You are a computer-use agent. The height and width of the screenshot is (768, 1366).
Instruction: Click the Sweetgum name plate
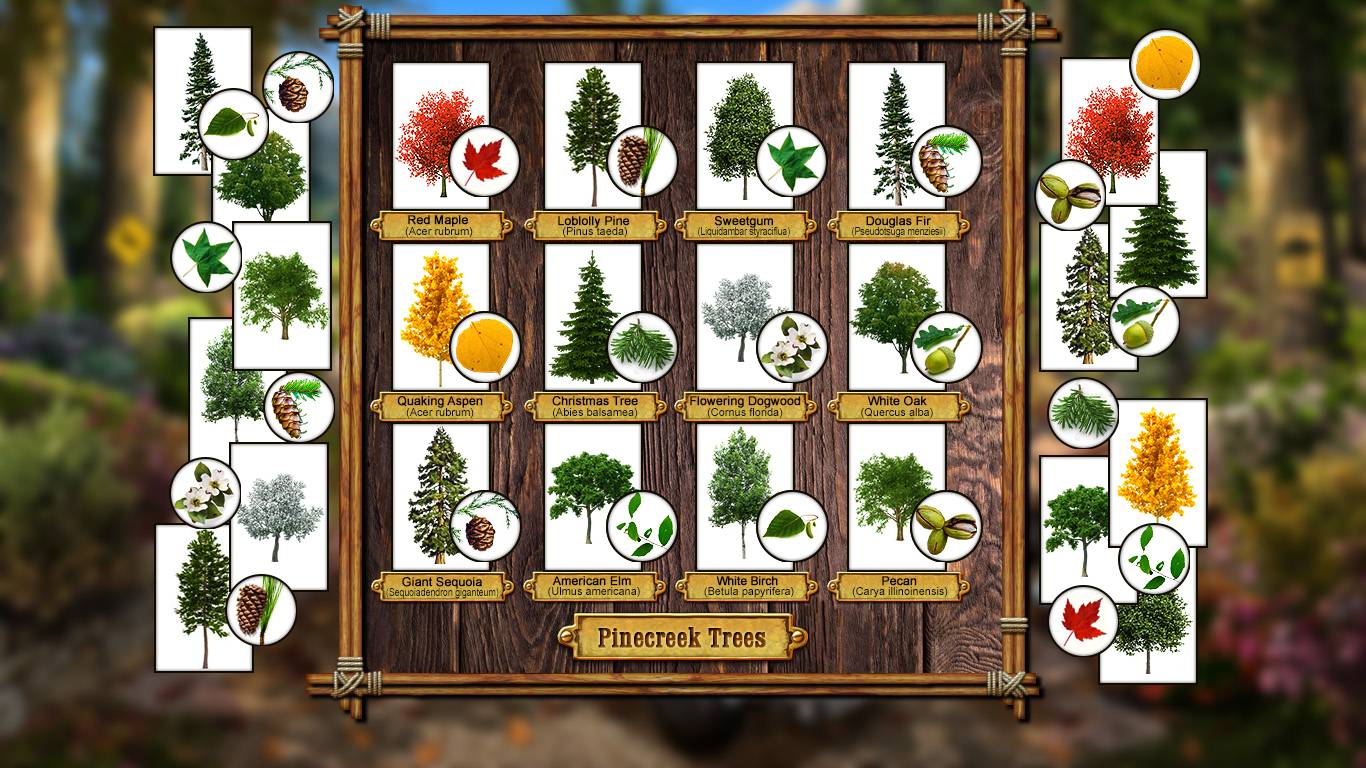[746, 226]
